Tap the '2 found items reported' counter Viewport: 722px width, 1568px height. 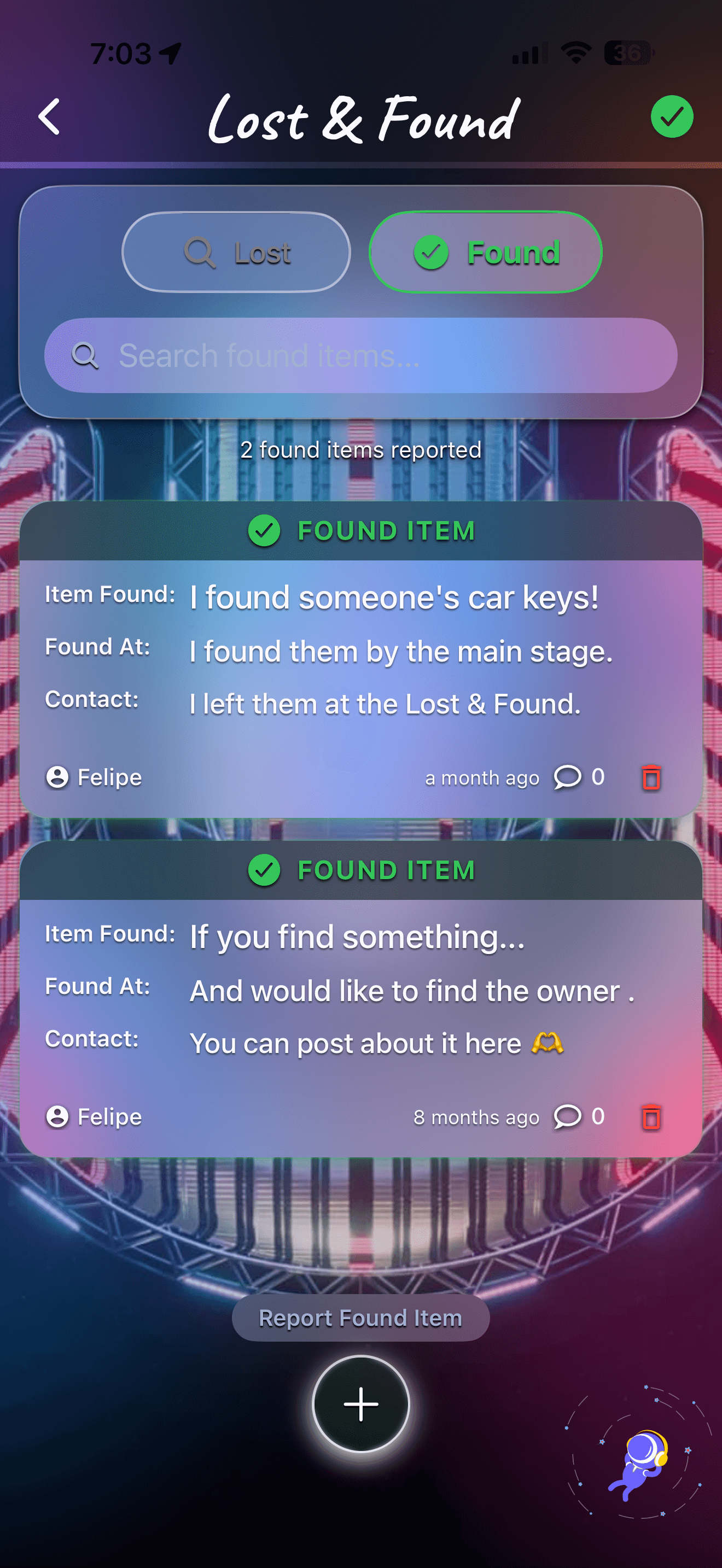360,450
